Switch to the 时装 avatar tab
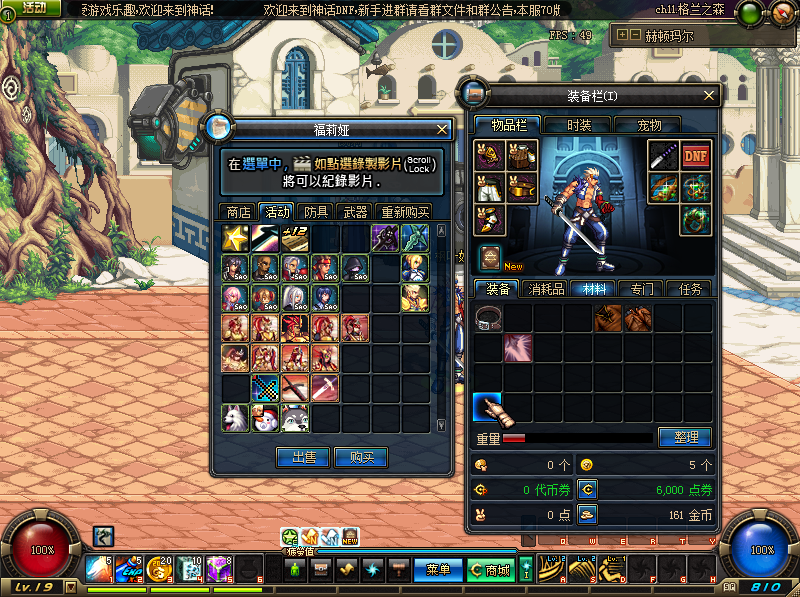The width and height of the screenshot is (800, 597). pyautogui.click(x=579, y=125)
